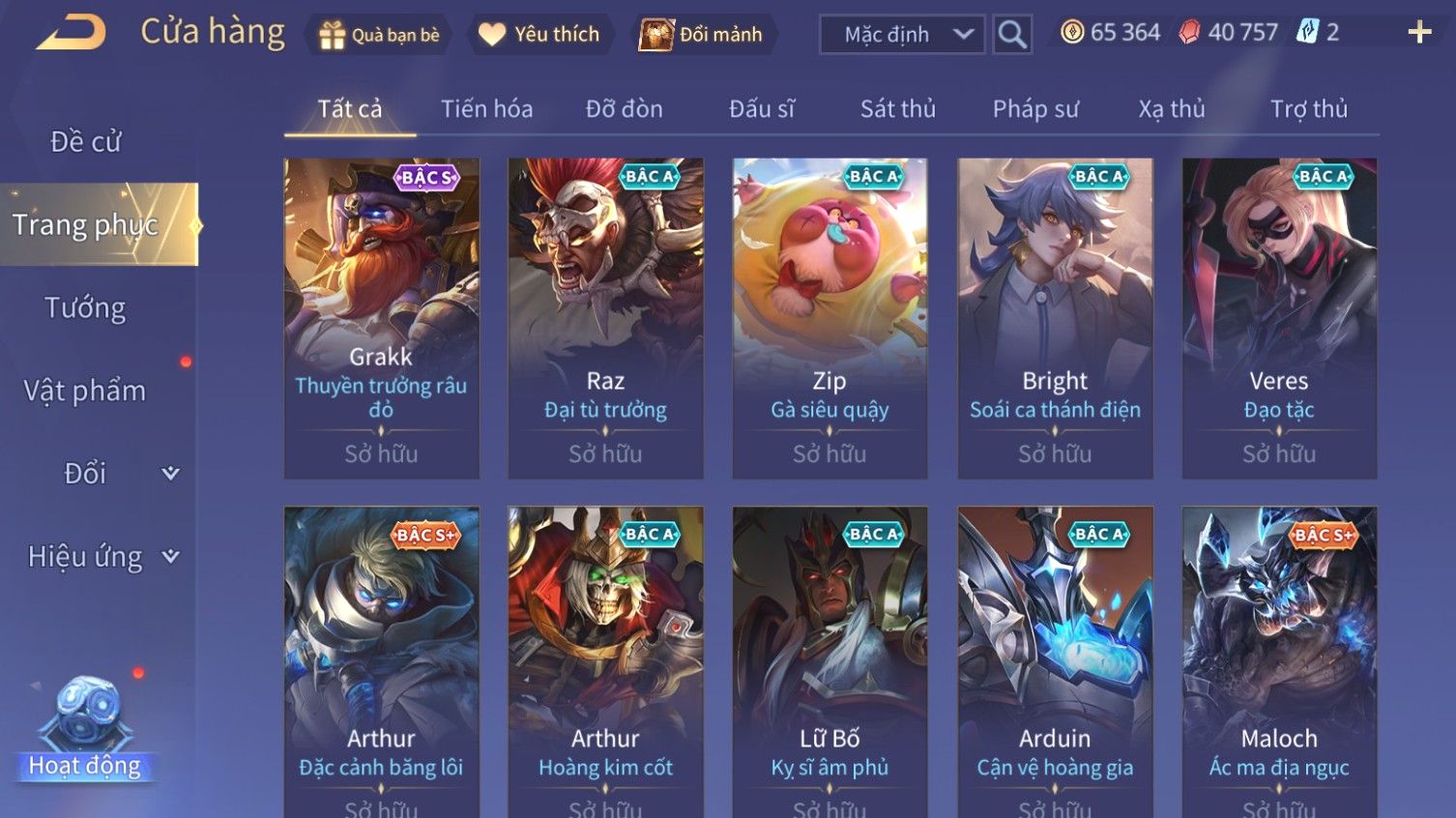The height and width of the screenshot is (818, 1456).
Task: Select the Sát thủ category tab
Action: tap(897, 109)
